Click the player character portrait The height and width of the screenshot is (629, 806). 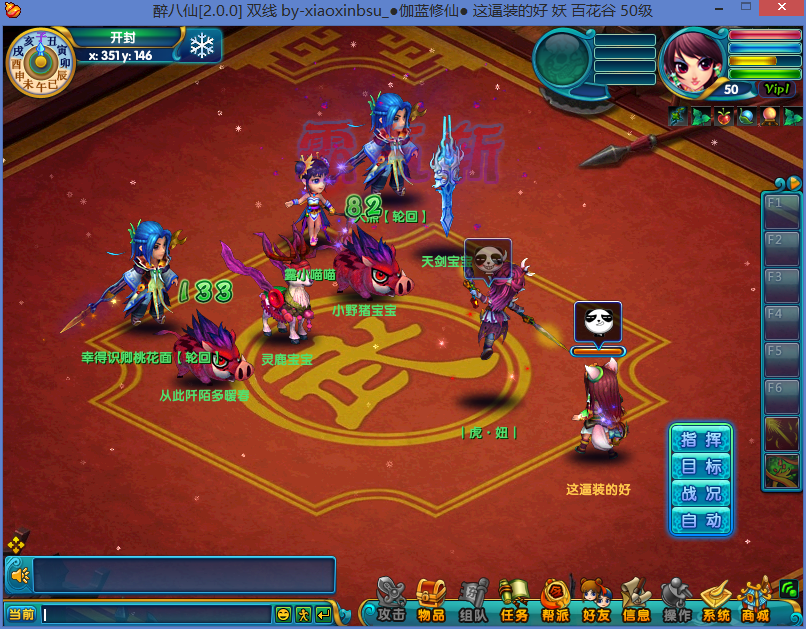tap(692, 62)
